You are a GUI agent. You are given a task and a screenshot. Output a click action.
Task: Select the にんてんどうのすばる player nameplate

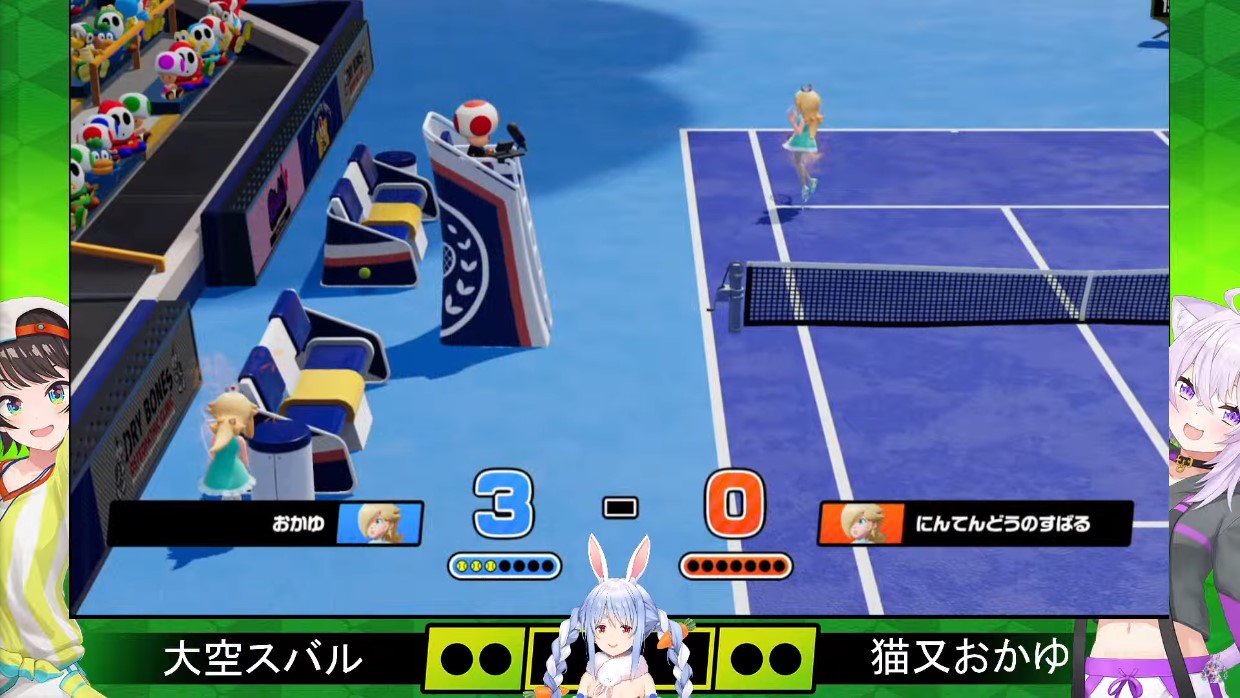click(x=975, y=523)
